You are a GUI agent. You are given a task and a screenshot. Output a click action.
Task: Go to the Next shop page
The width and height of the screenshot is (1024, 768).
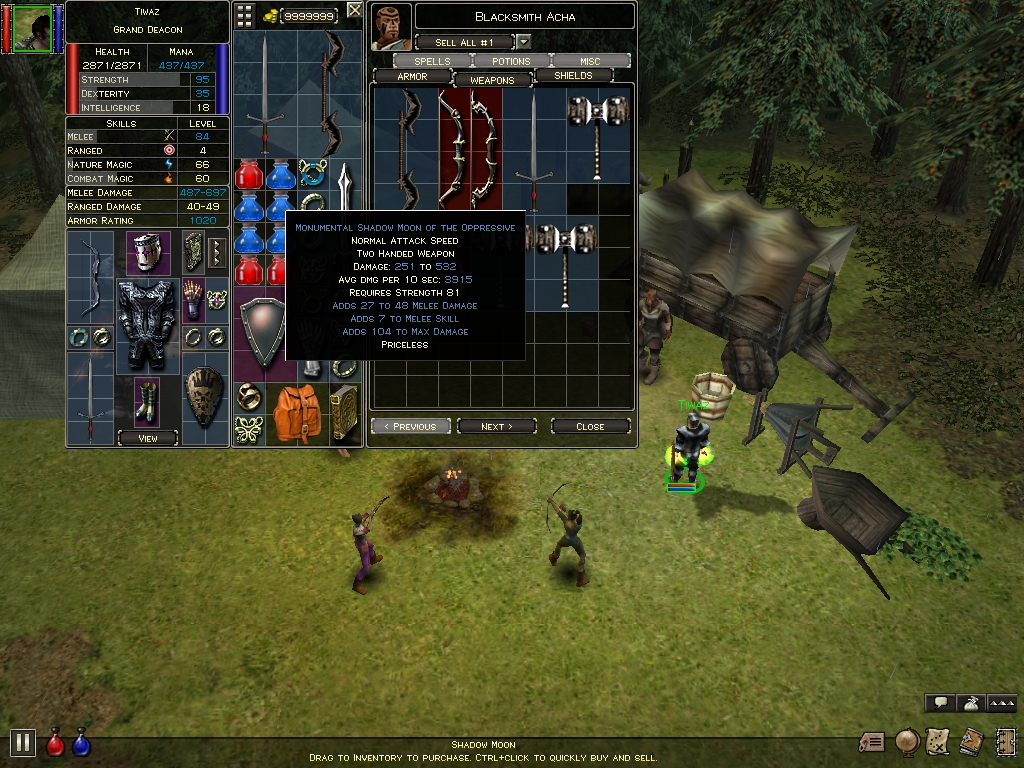[x=496, y=426]
